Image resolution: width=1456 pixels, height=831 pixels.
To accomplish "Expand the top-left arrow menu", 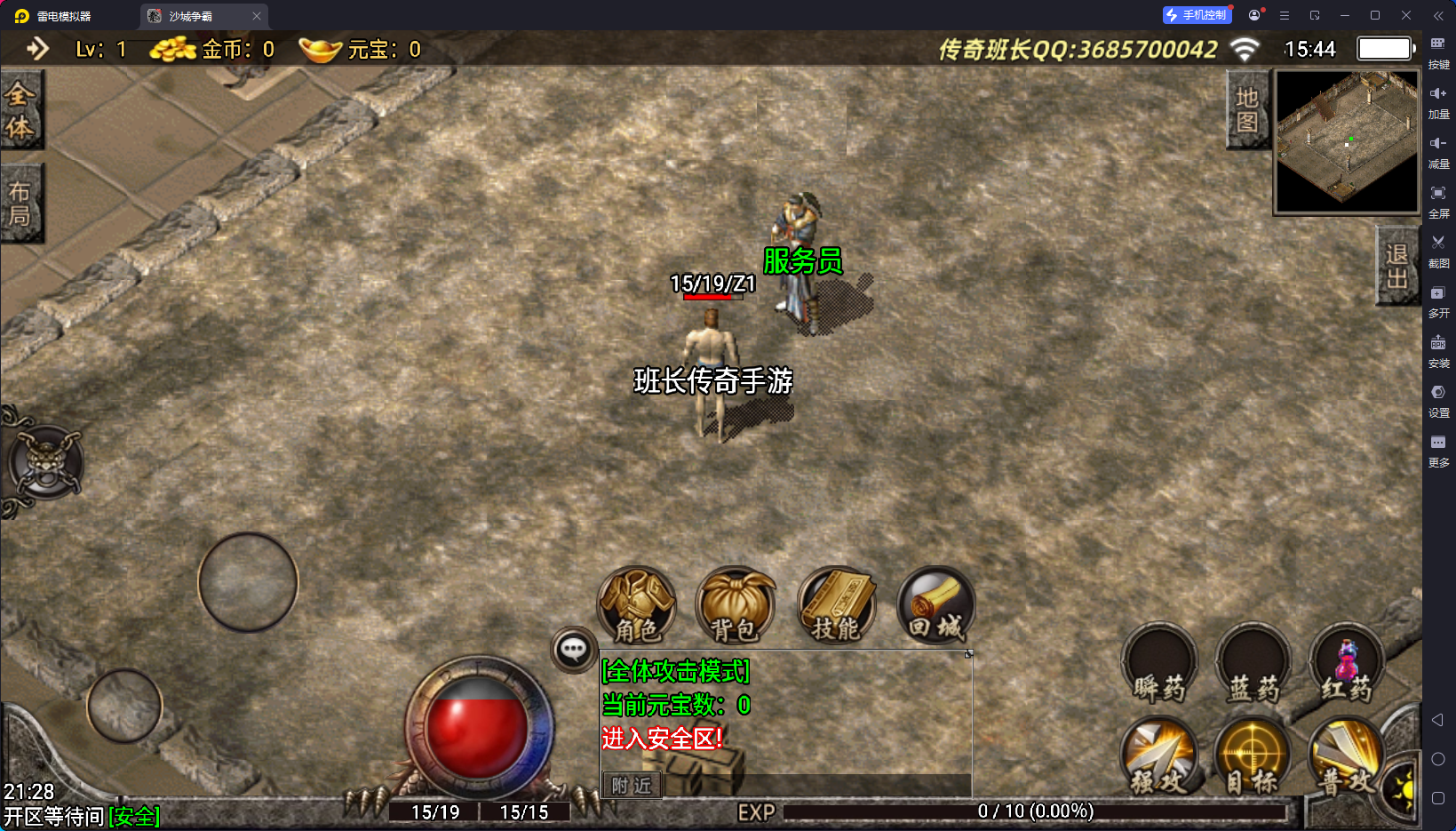I will pos(37,49).
